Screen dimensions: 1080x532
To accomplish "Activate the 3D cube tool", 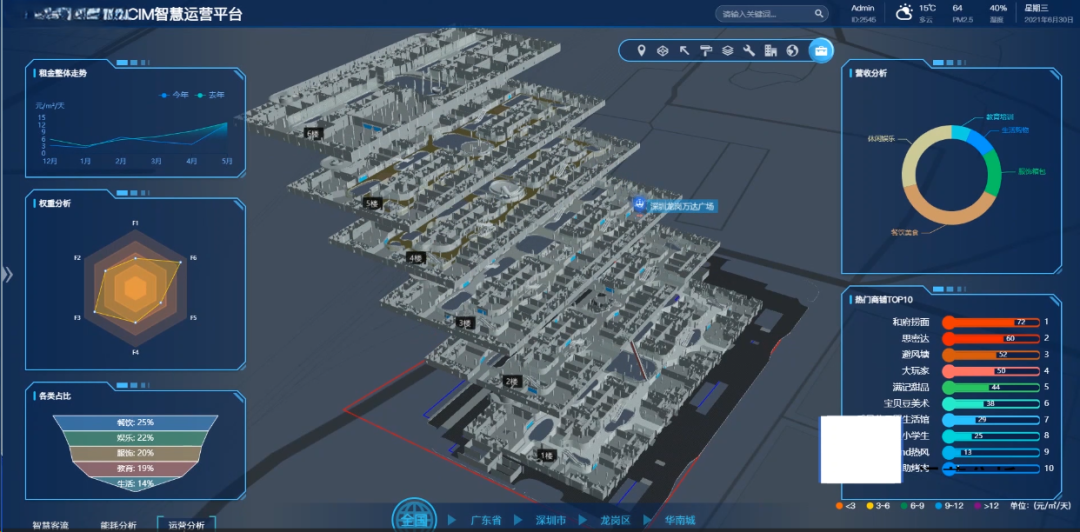I will (x=662, y=50).
